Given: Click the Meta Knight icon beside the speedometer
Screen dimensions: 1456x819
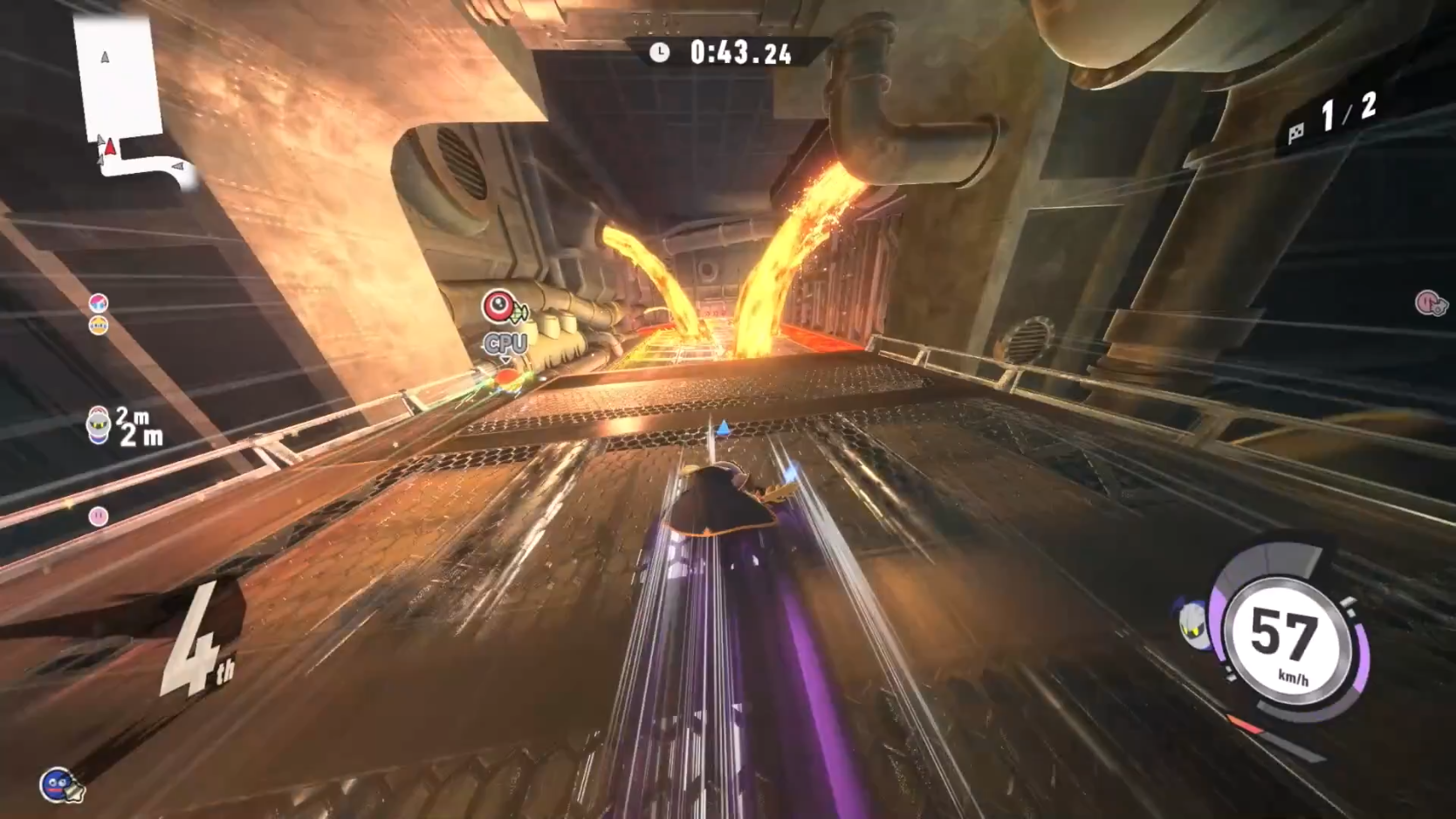Looking at the screenshot, I should (1193, 623).
